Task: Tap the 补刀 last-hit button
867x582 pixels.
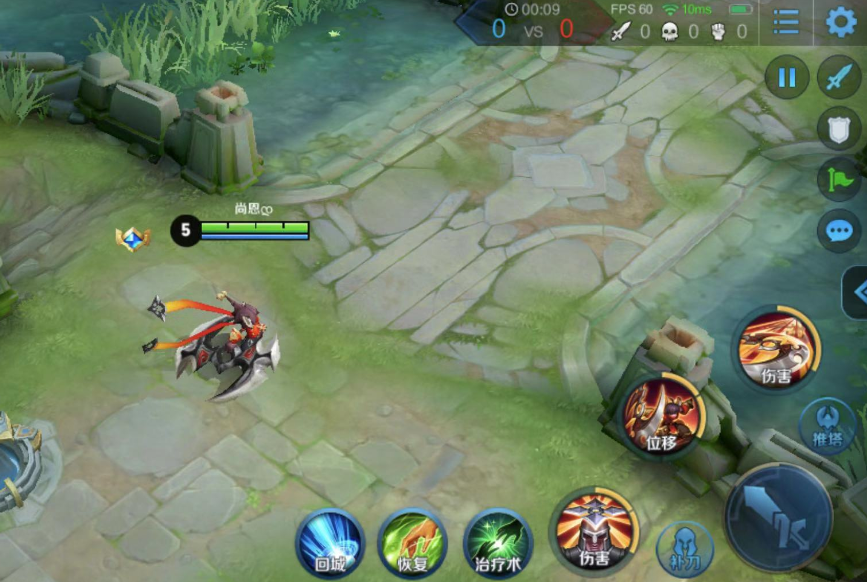Action: (x=685, y=549)
